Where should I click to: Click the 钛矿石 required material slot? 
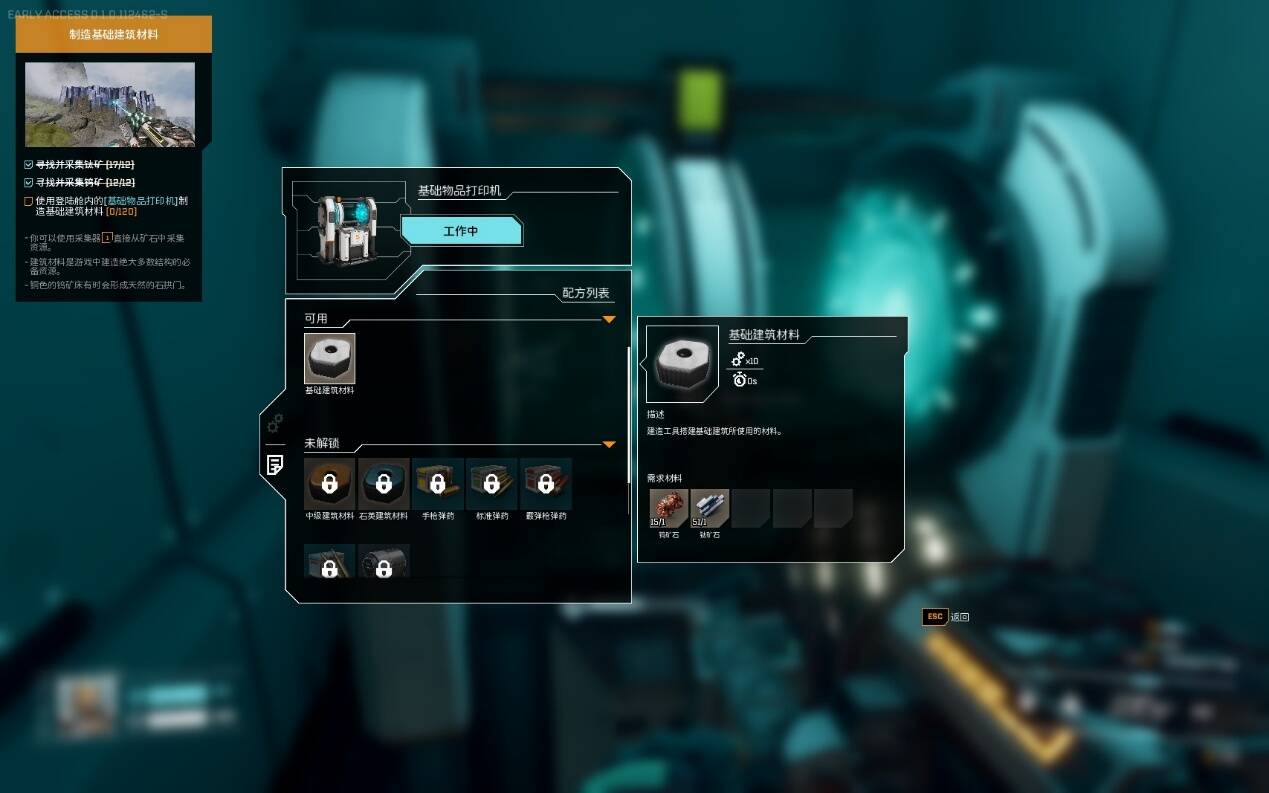pos(709,508)
